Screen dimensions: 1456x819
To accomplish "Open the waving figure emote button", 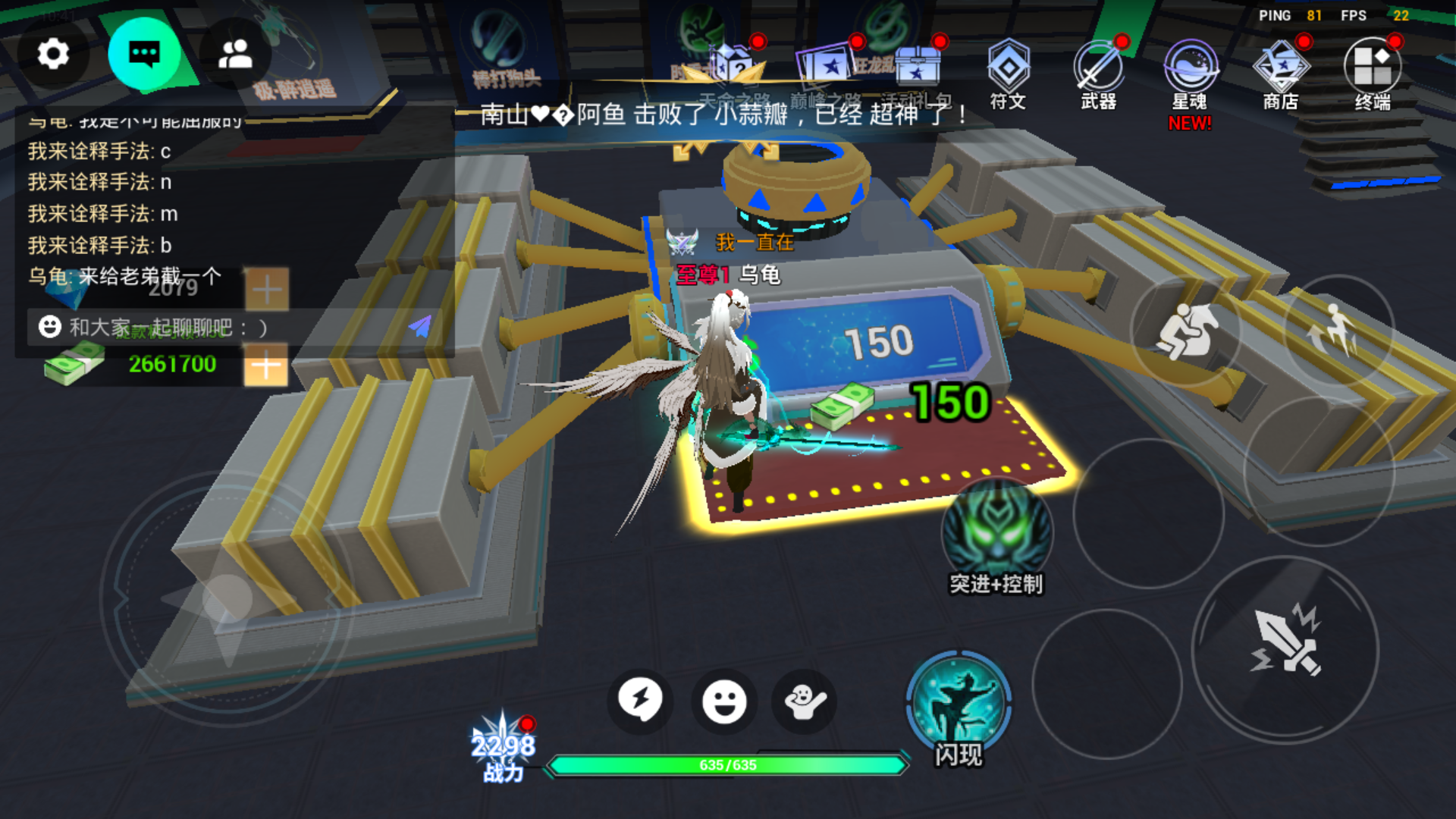I will [805, 701].
